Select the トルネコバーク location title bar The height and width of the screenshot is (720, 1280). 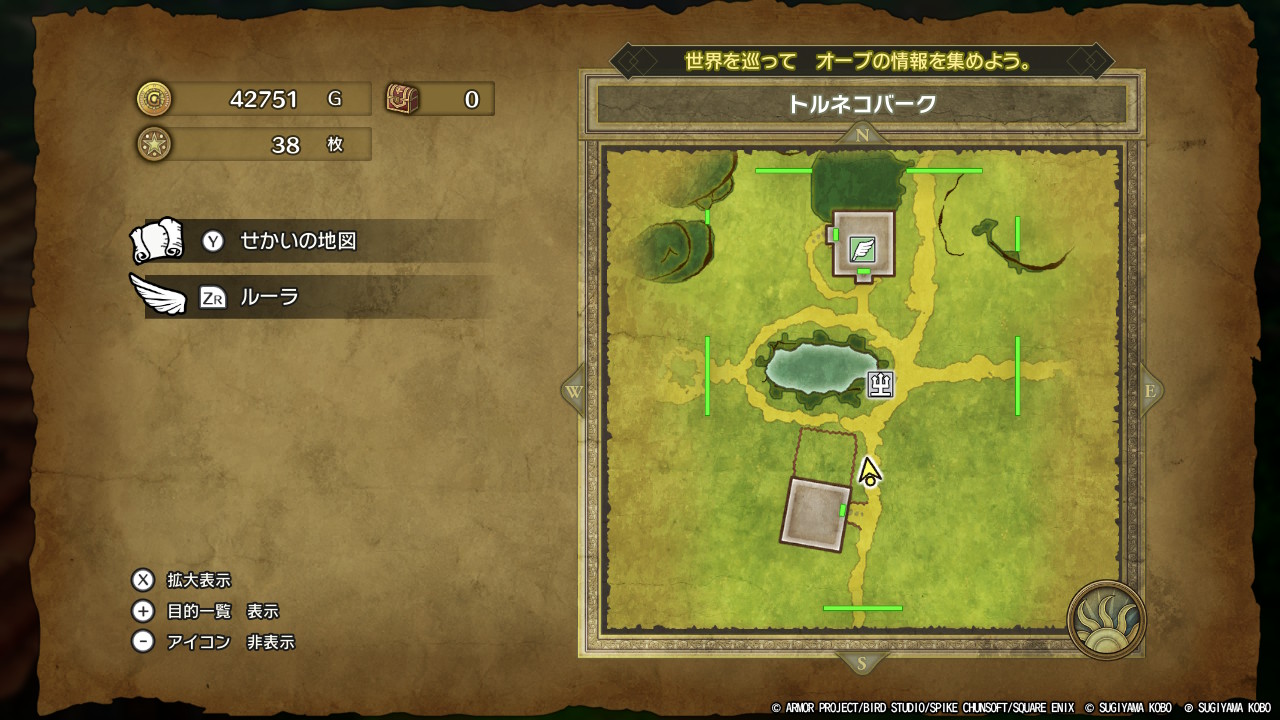[x=862, y=104]
